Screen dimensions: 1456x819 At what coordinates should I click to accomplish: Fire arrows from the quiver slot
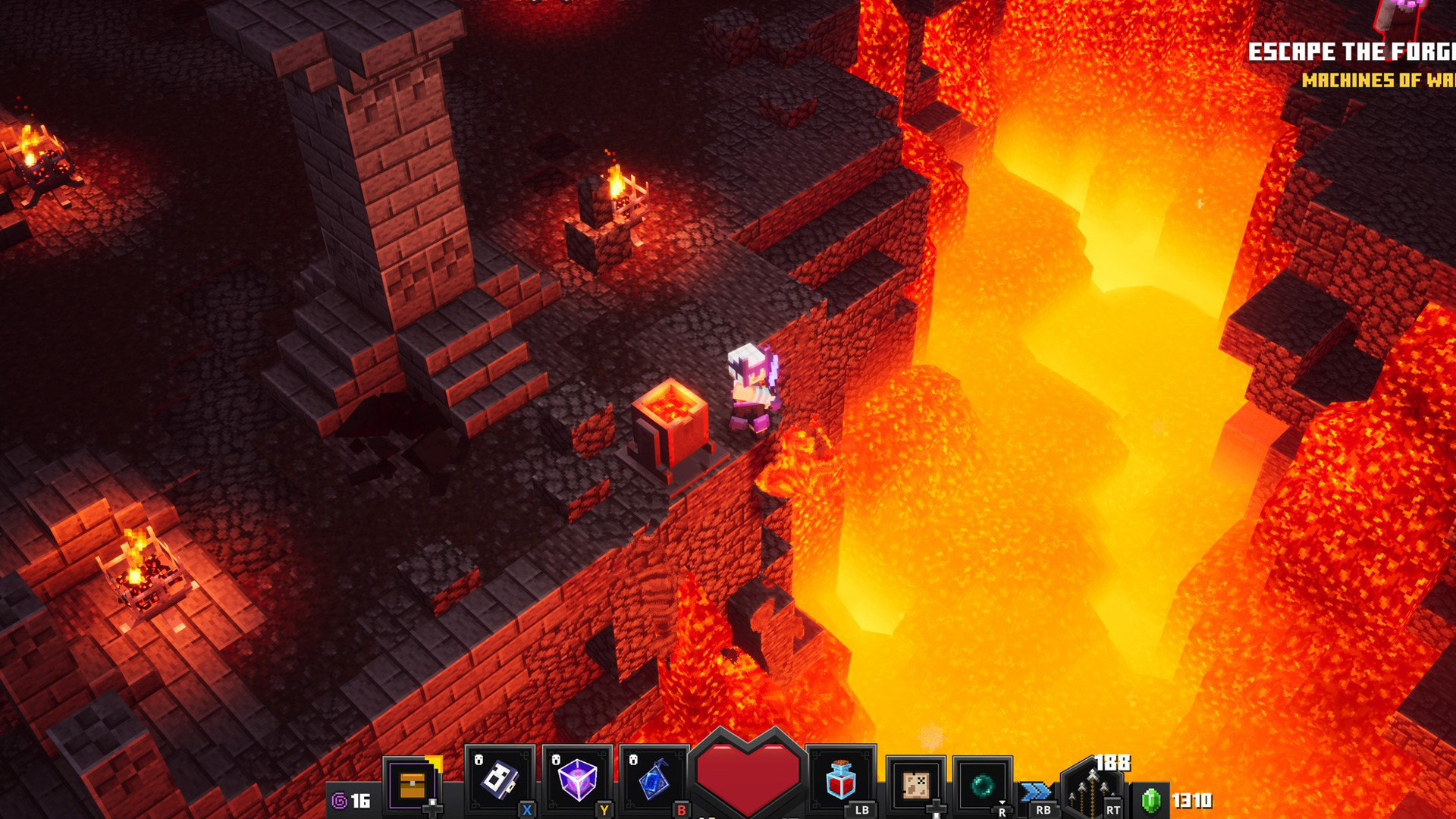tap(1090, 789)
